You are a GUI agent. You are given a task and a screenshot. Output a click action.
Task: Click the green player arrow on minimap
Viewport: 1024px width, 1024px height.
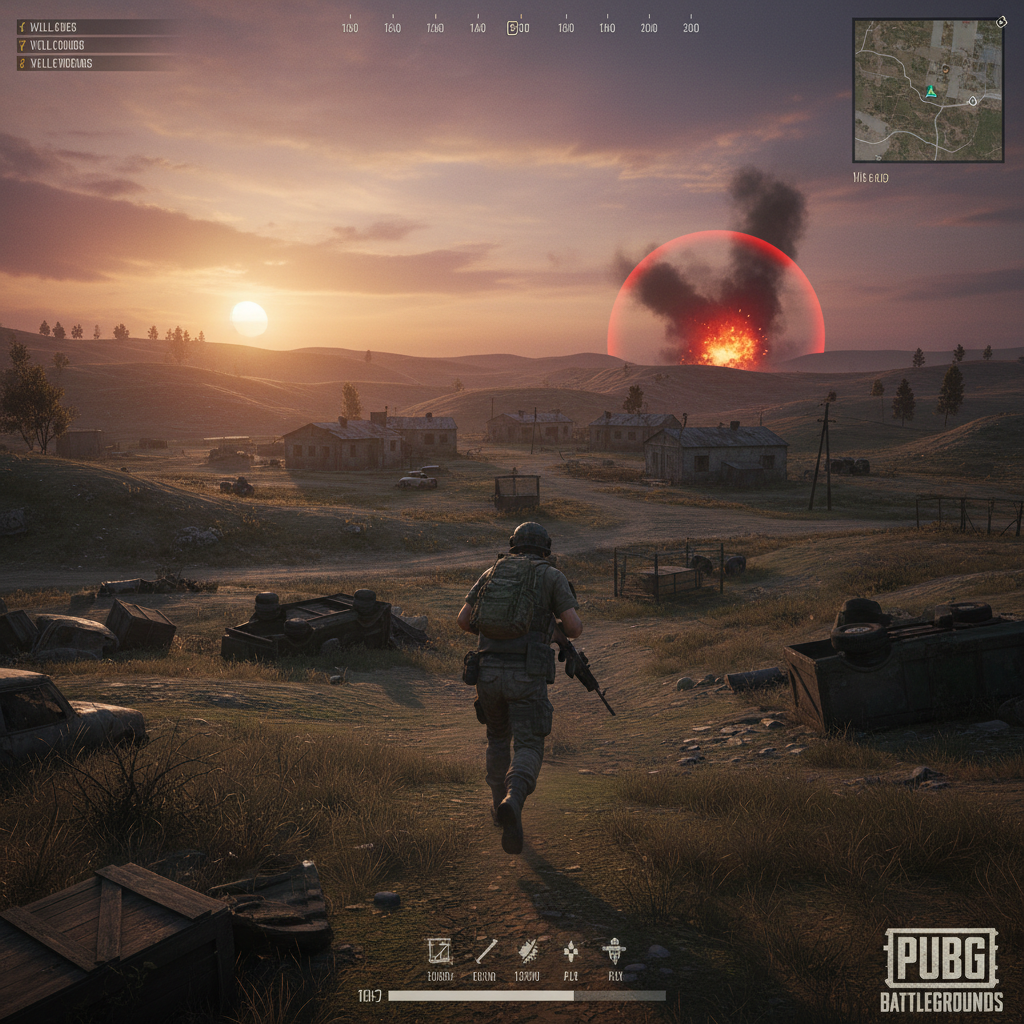point(930,91)
